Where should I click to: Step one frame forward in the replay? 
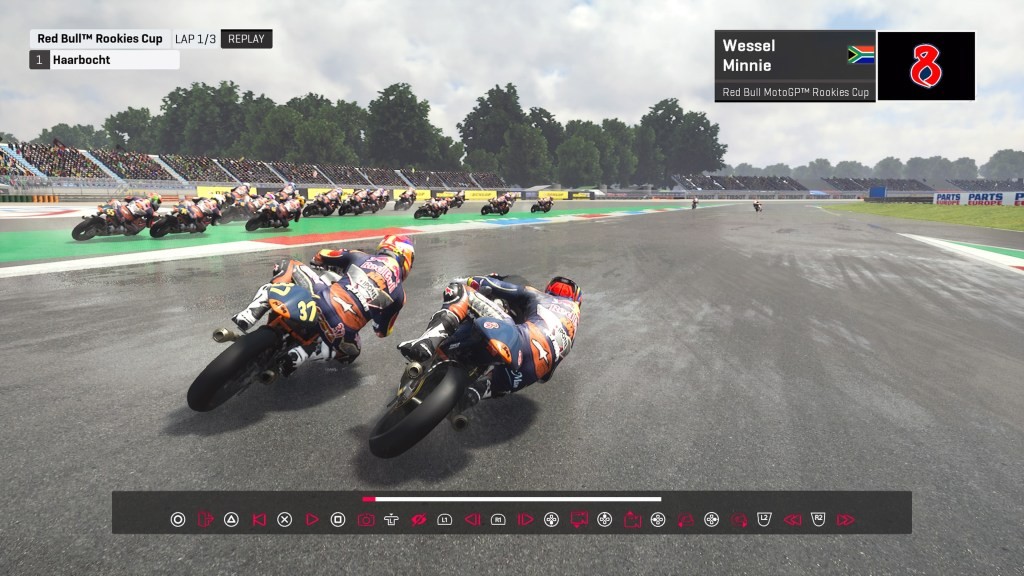point(525,519)
